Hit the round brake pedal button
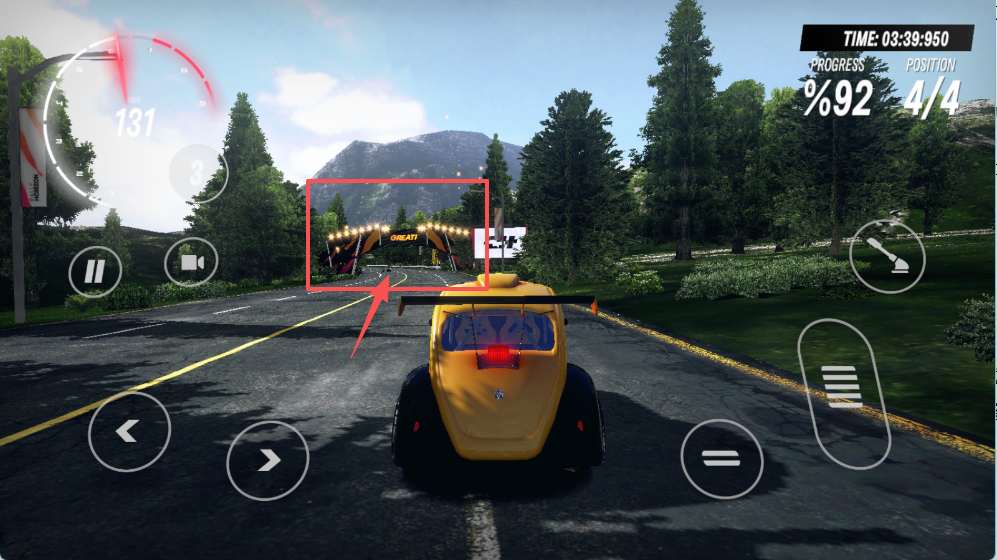Image resolution: width=997 pixels, height=560 pixels. pos(721,459)
